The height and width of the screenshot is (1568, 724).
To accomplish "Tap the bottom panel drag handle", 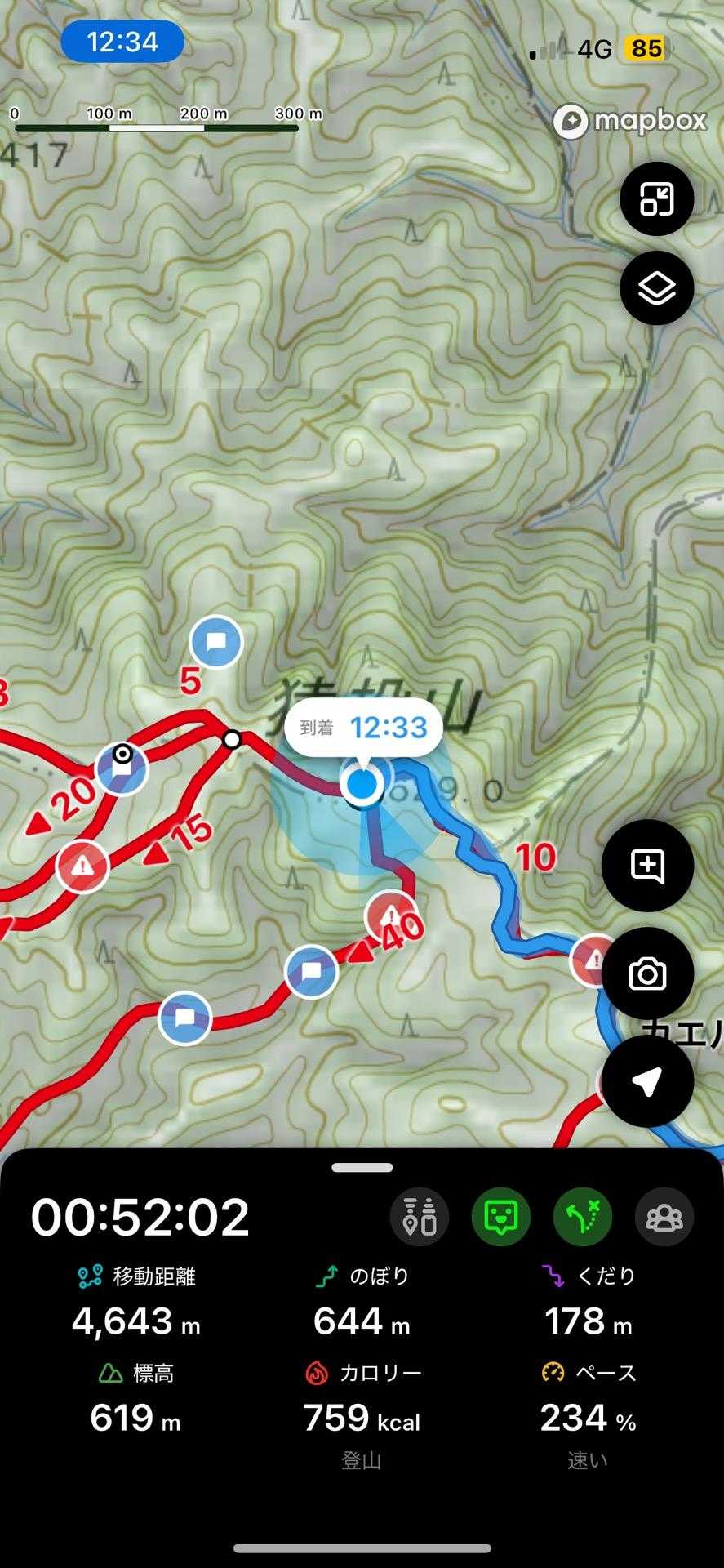I will [x=362, y=1168].
